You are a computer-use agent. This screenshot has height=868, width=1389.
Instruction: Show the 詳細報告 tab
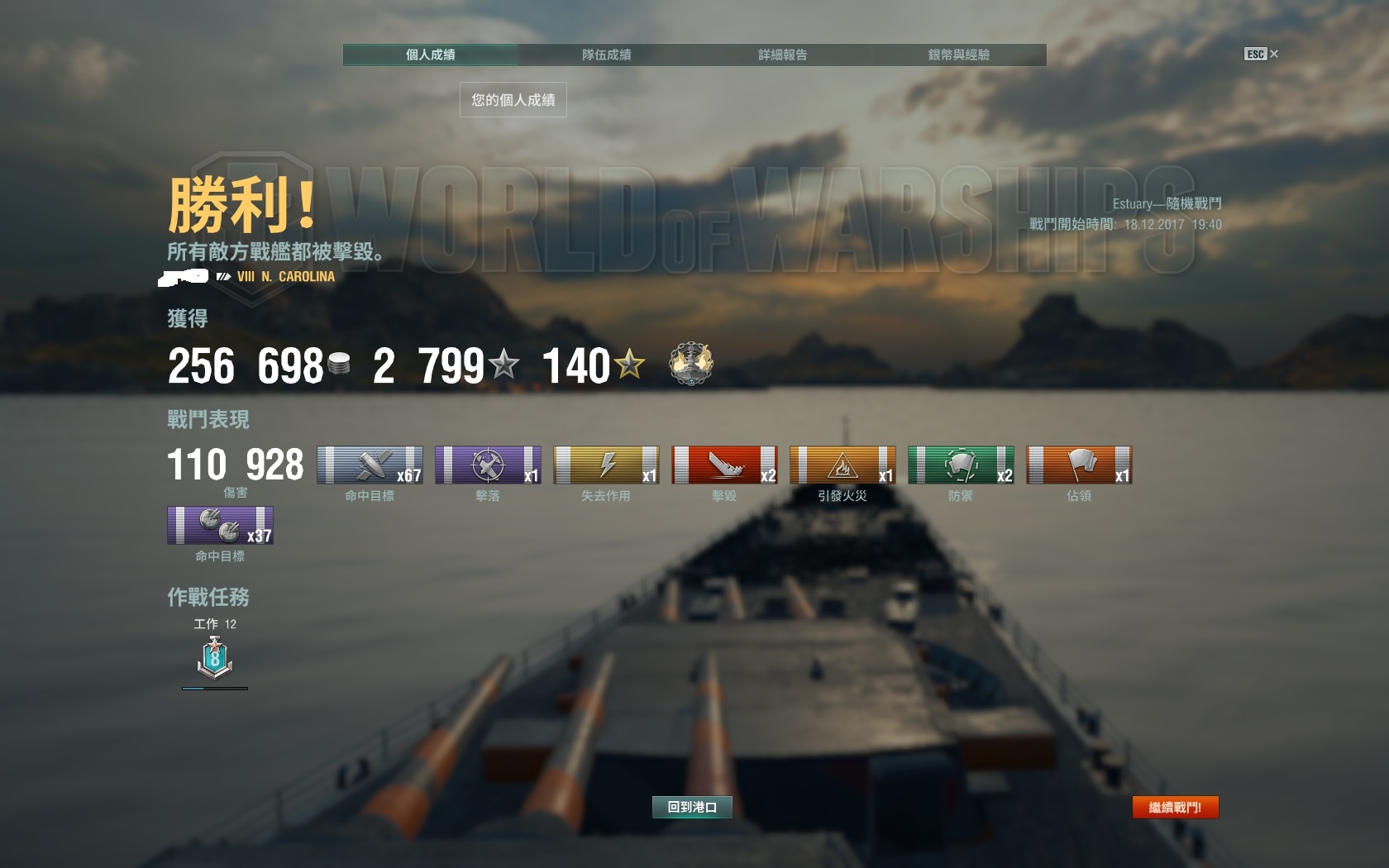782,55
